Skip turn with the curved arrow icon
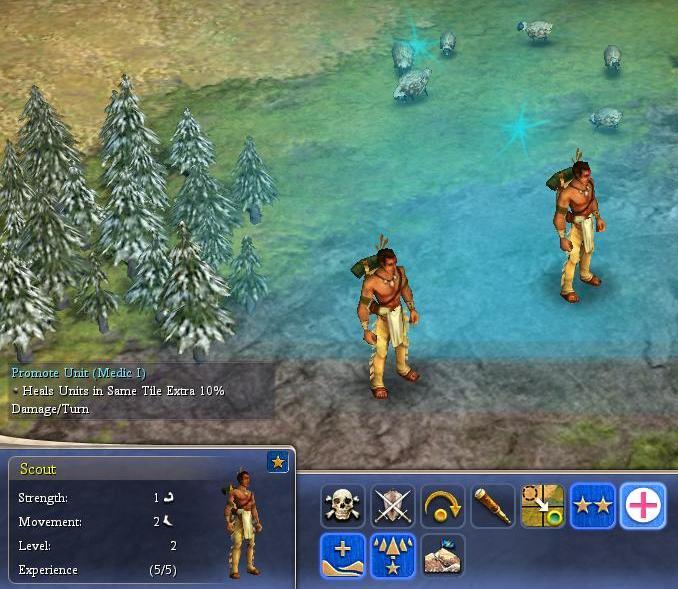 click(x=442, y=506)
